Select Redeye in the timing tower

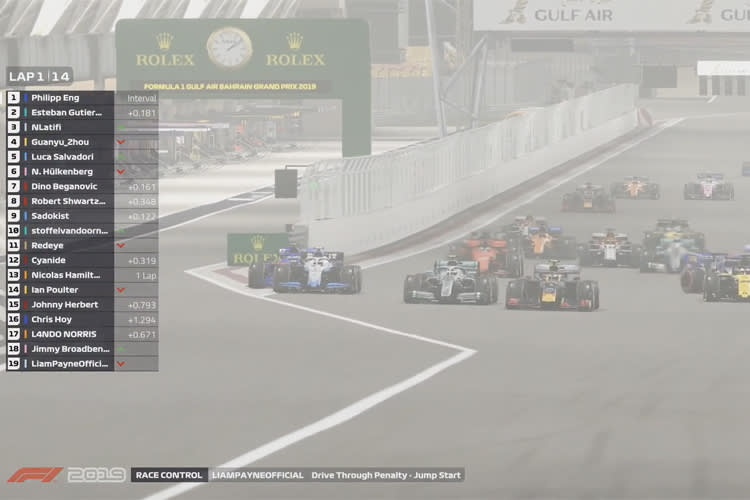pyautogui.click(x=80, y=245)
